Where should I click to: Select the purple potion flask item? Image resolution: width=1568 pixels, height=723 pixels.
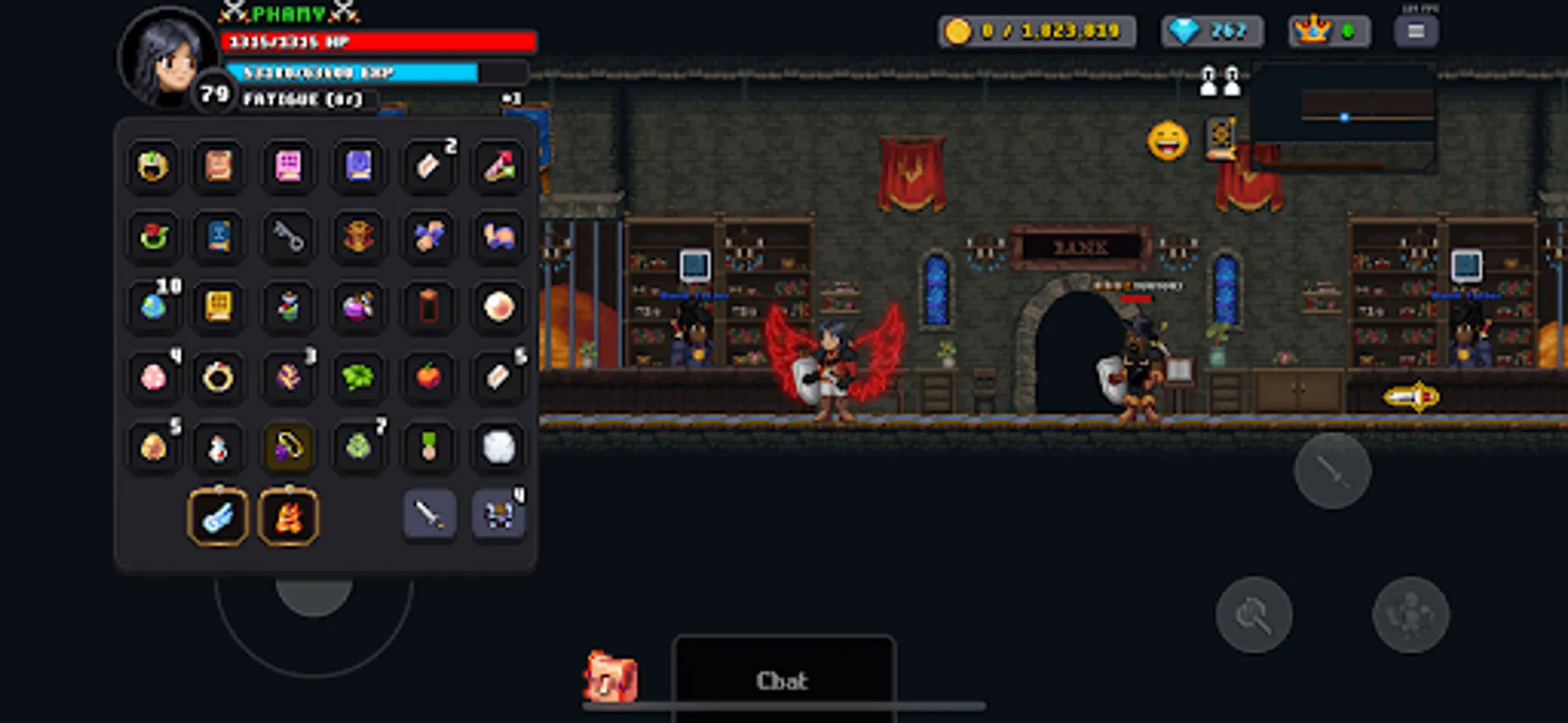360,306
